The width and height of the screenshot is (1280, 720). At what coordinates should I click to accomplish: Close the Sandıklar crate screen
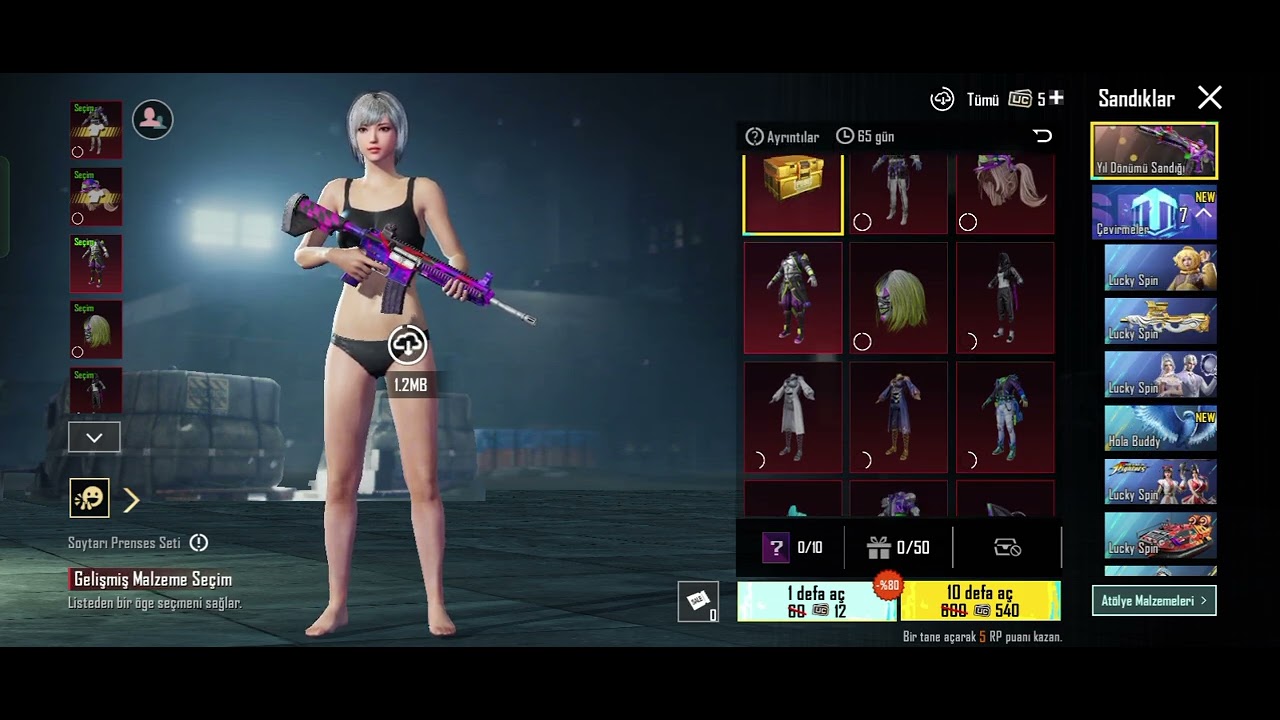coord(1210,98)
